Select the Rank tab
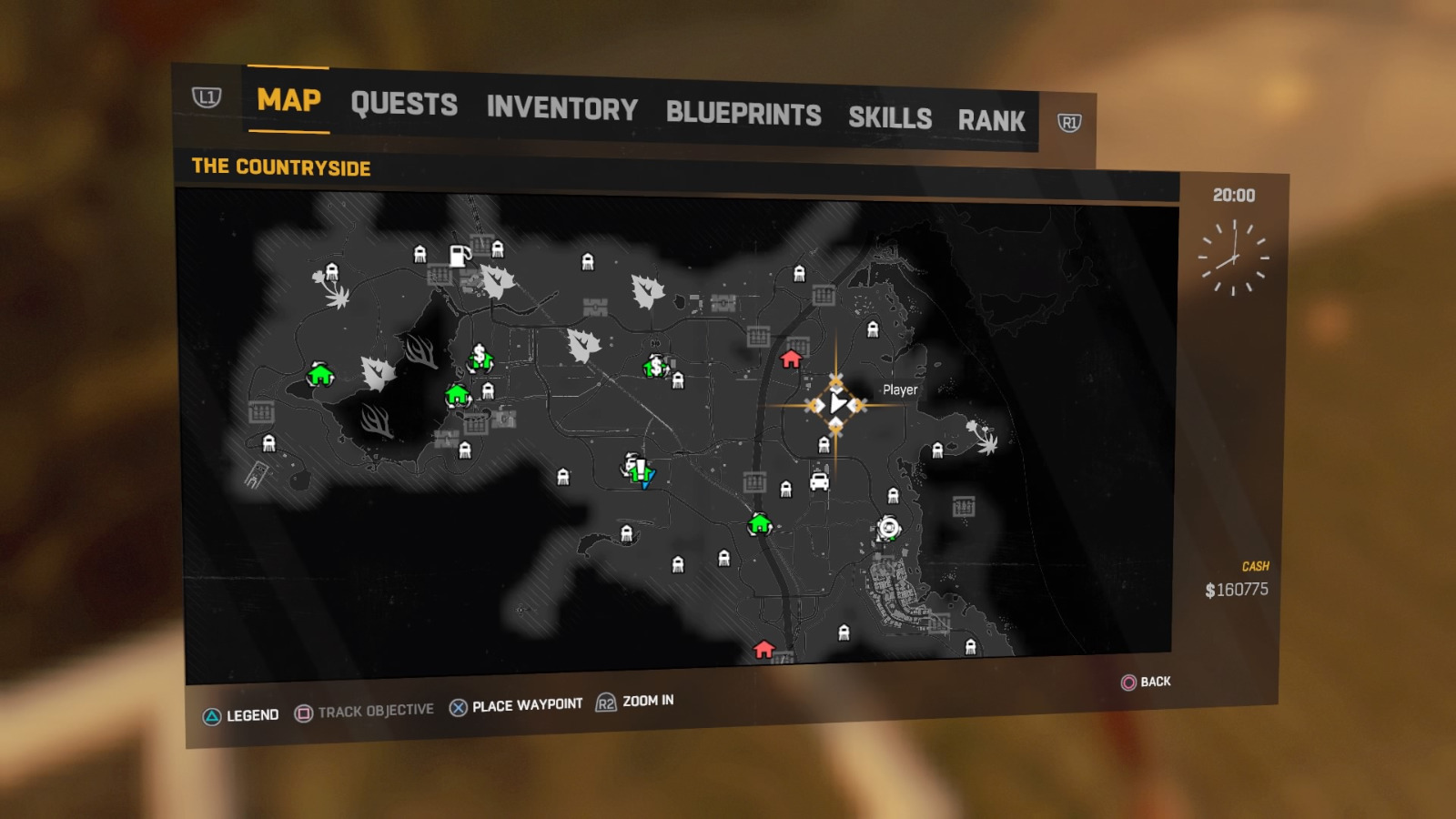 [991, 121]
